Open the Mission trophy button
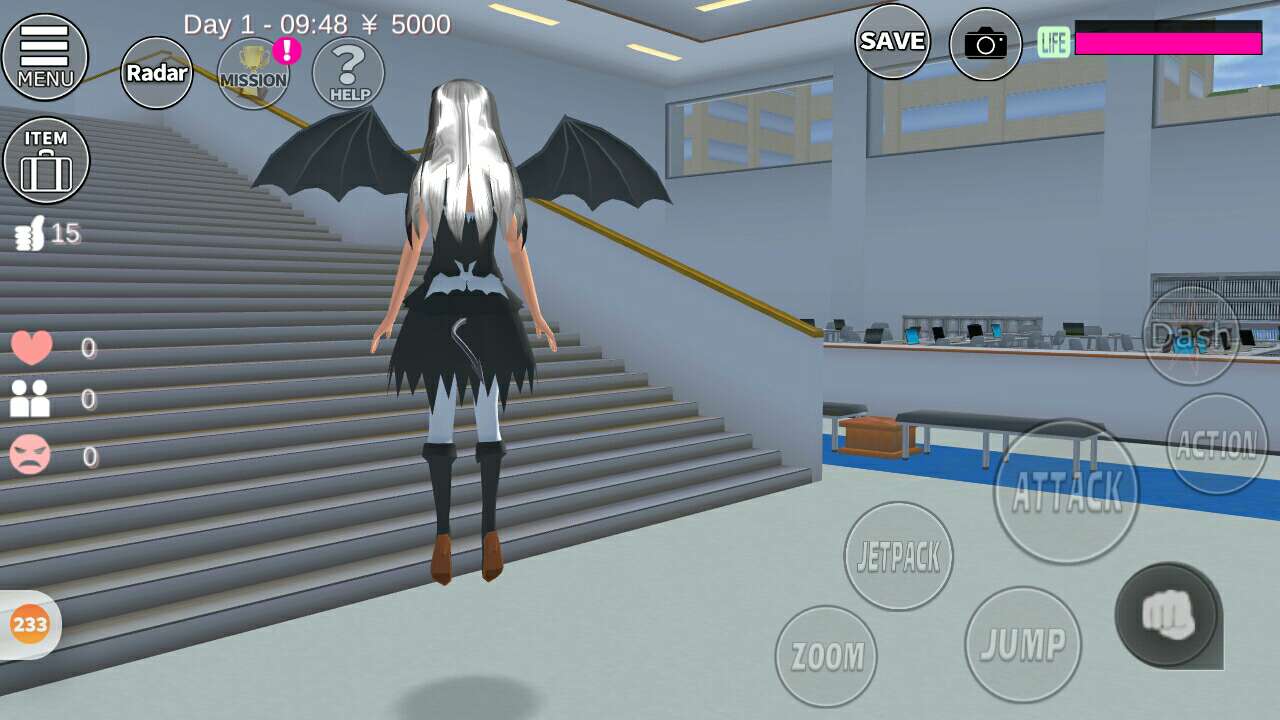The height and width of the screenshot is (720, 1280). [253, 73]
